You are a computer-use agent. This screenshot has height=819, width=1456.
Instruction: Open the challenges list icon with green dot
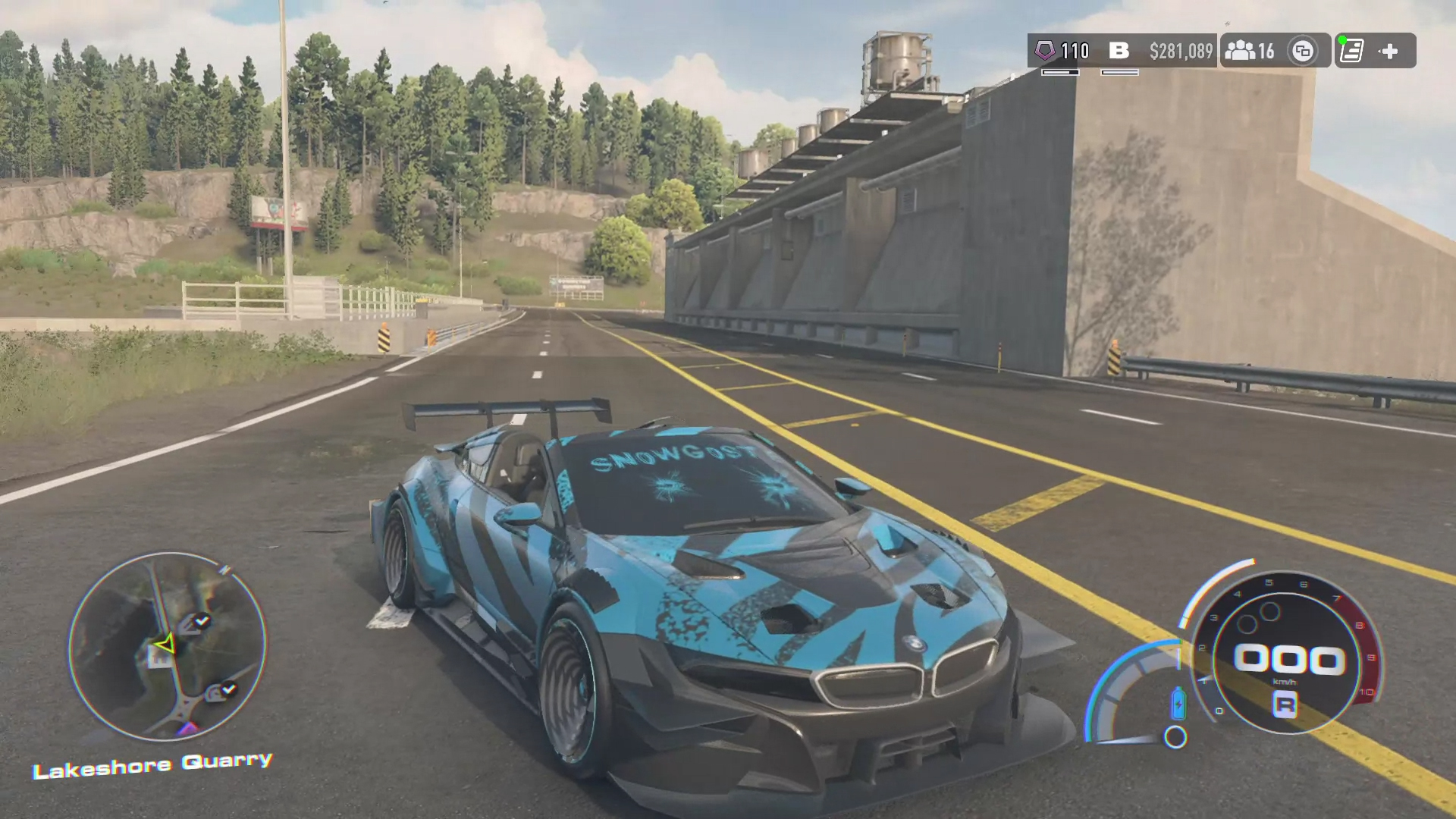1351,51
